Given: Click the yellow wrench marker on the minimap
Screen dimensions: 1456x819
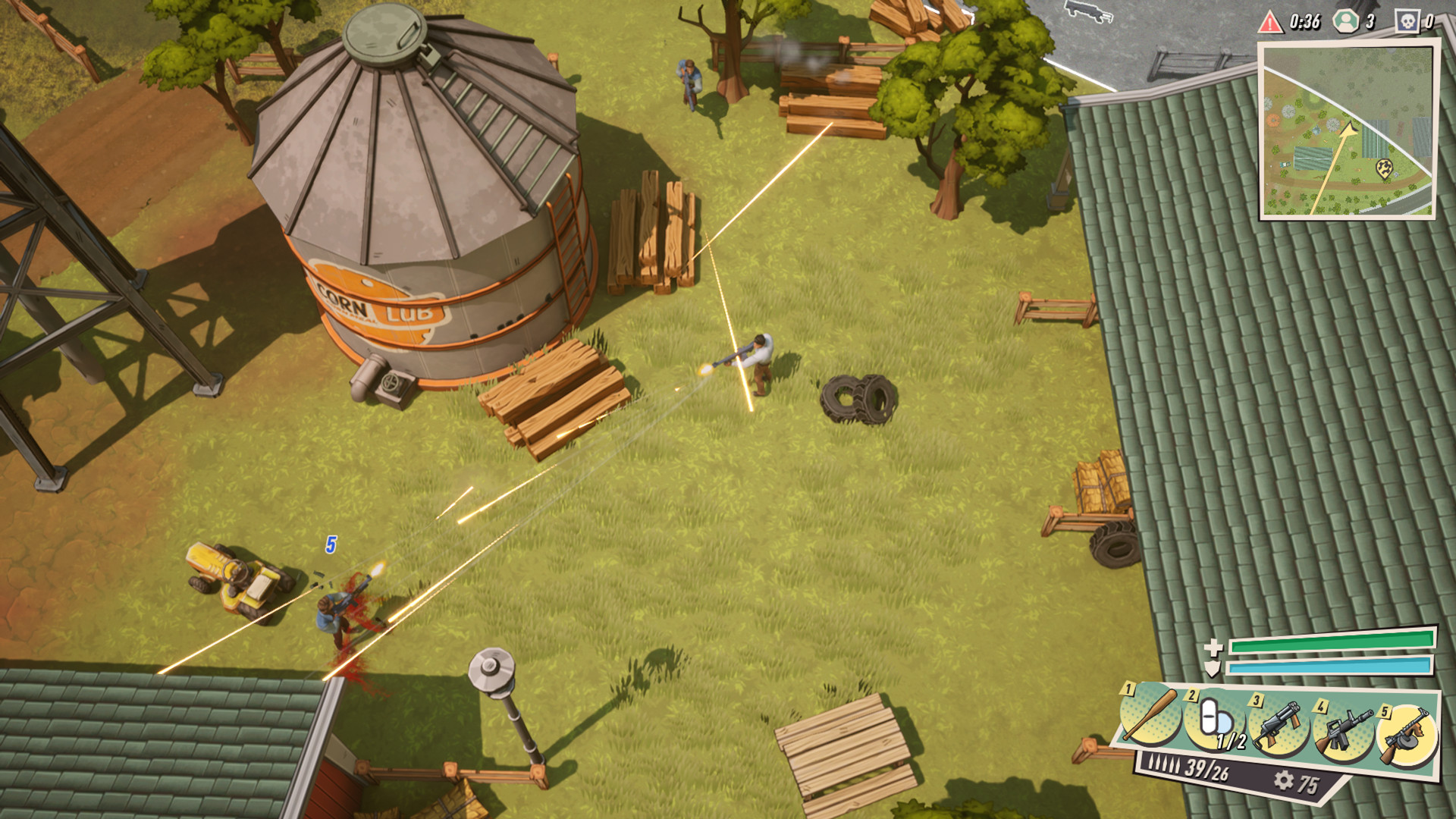Looking at the screenshot, I should [1385, 168].
